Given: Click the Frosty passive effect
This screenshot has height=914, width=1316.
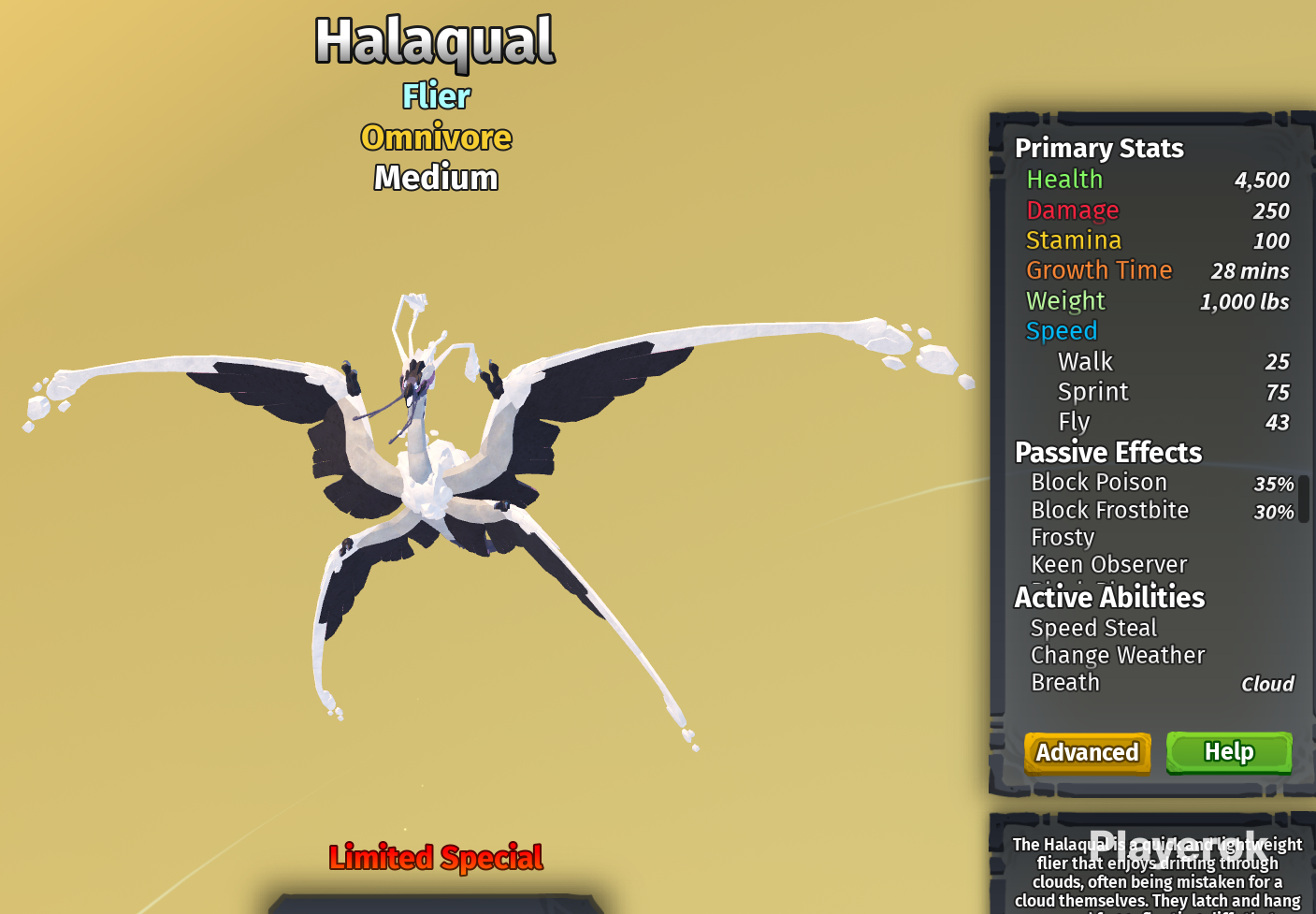Looking at the screenshot, I should [1063, 538].
